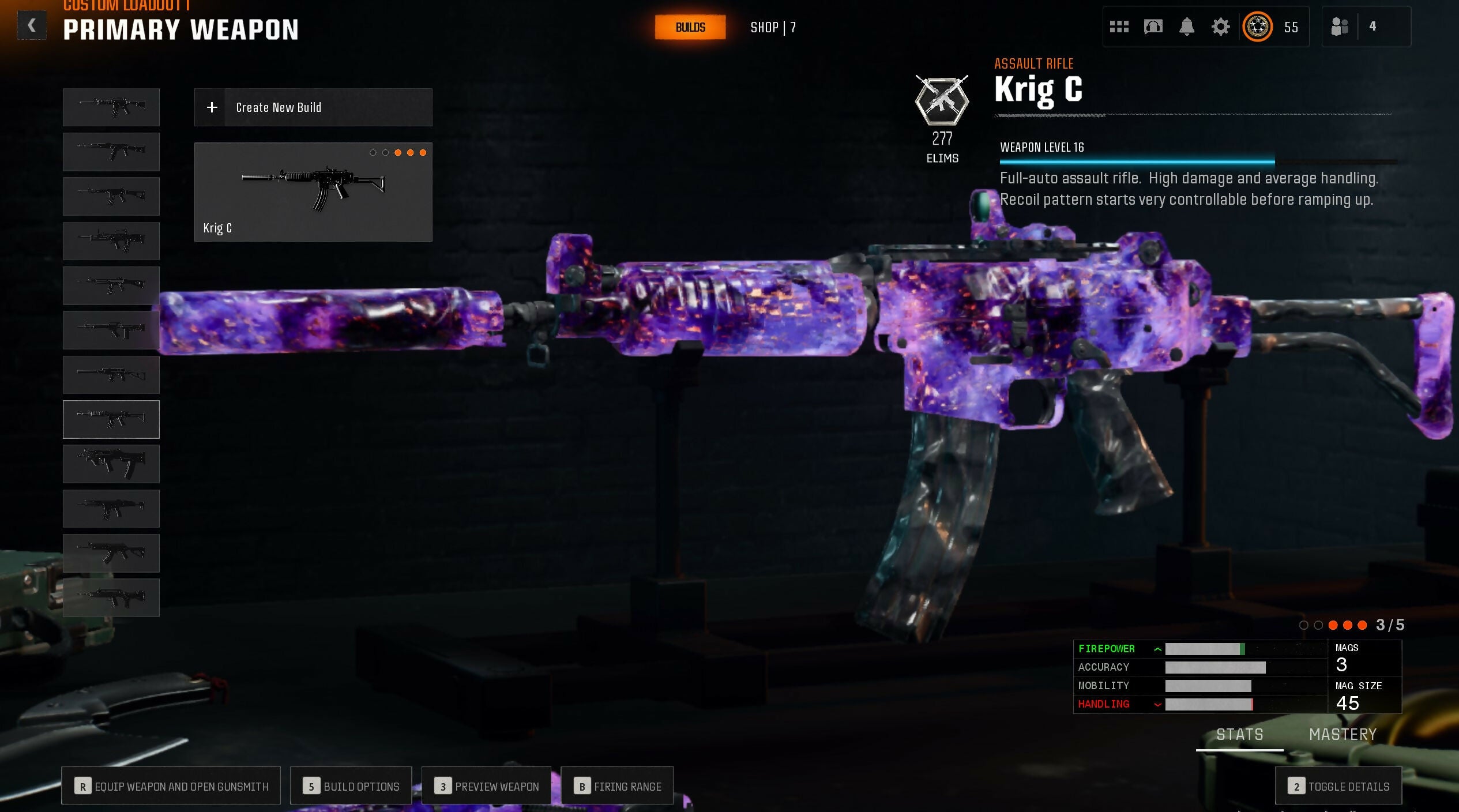The height and width of the screenshot is (812, 1459).
Task: Go back using the top-left arrow
Action: [32, 26]
